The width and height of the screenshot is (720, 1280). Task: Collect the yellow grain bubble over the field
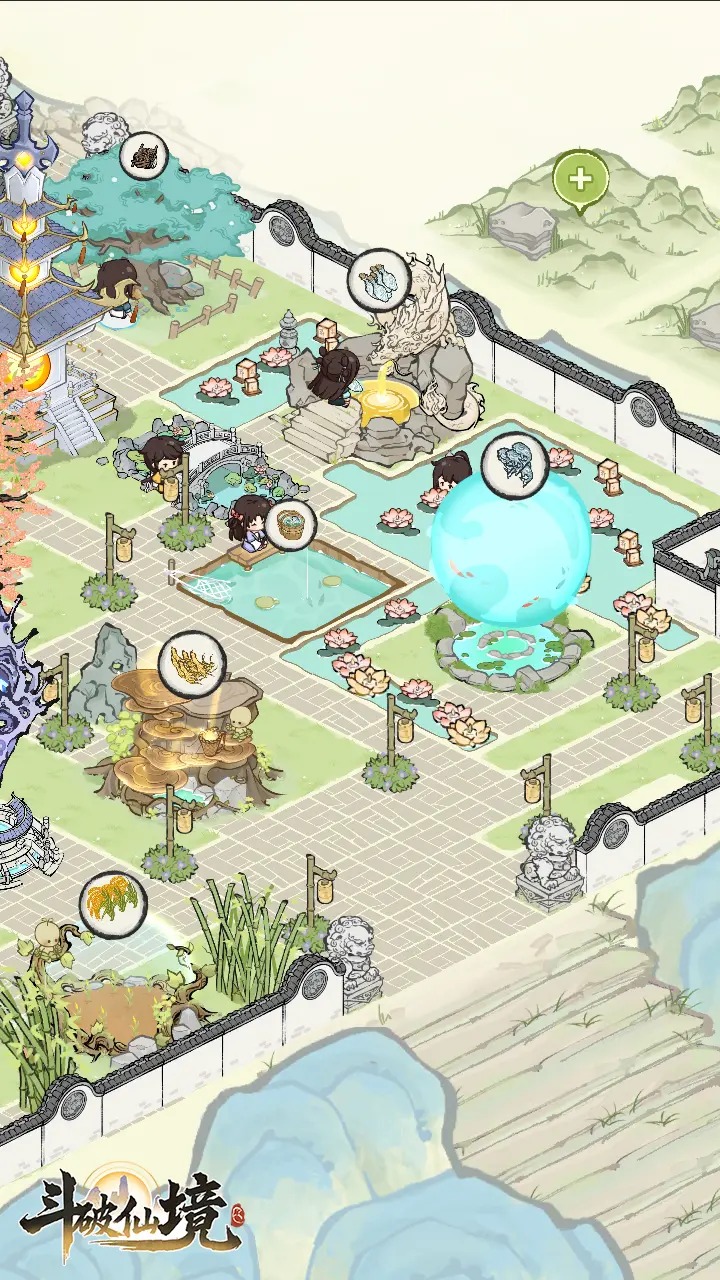click(113, 903)
